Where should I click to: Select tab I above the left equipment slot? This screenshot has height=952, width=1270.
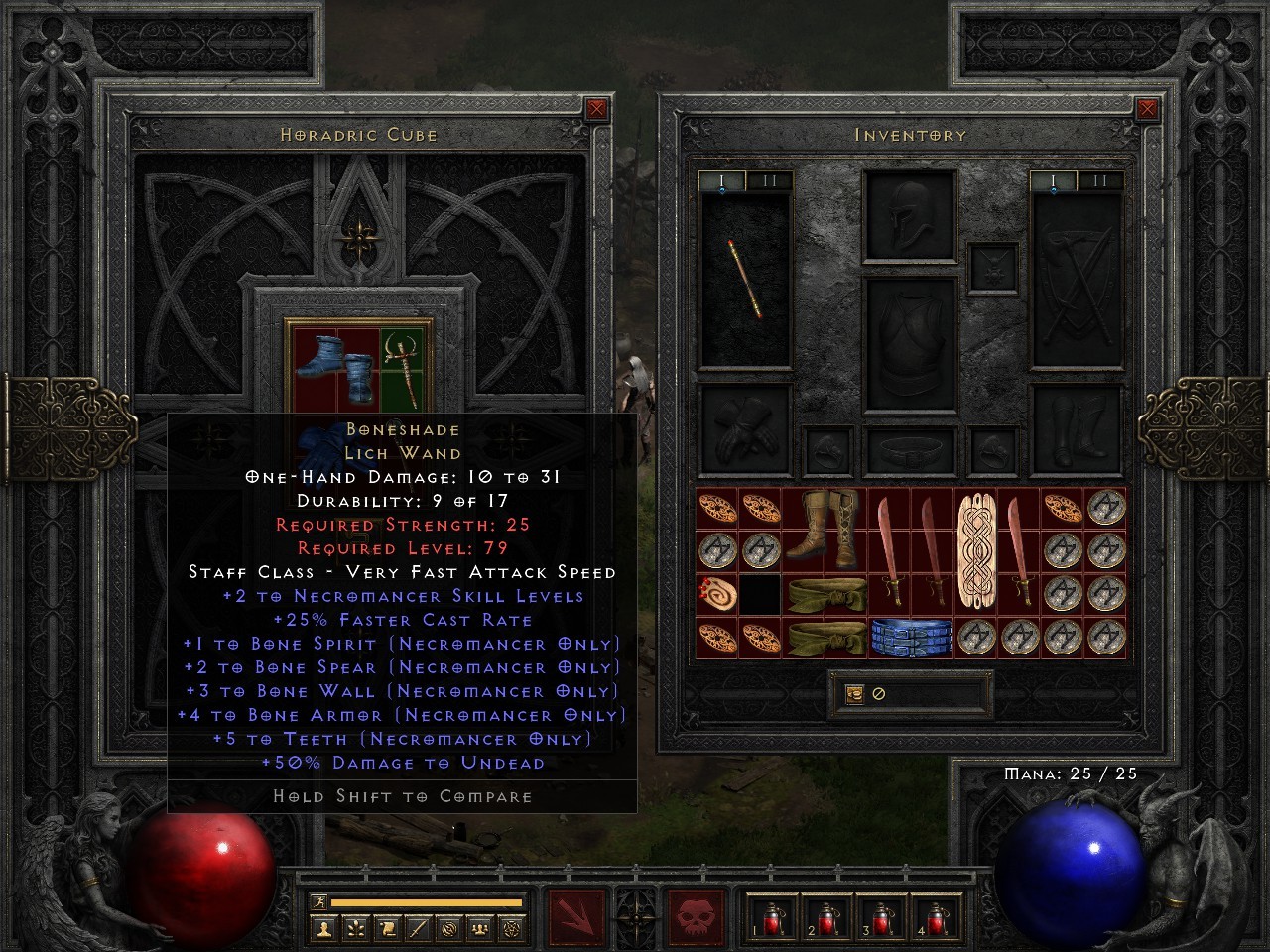pos(721,180)
